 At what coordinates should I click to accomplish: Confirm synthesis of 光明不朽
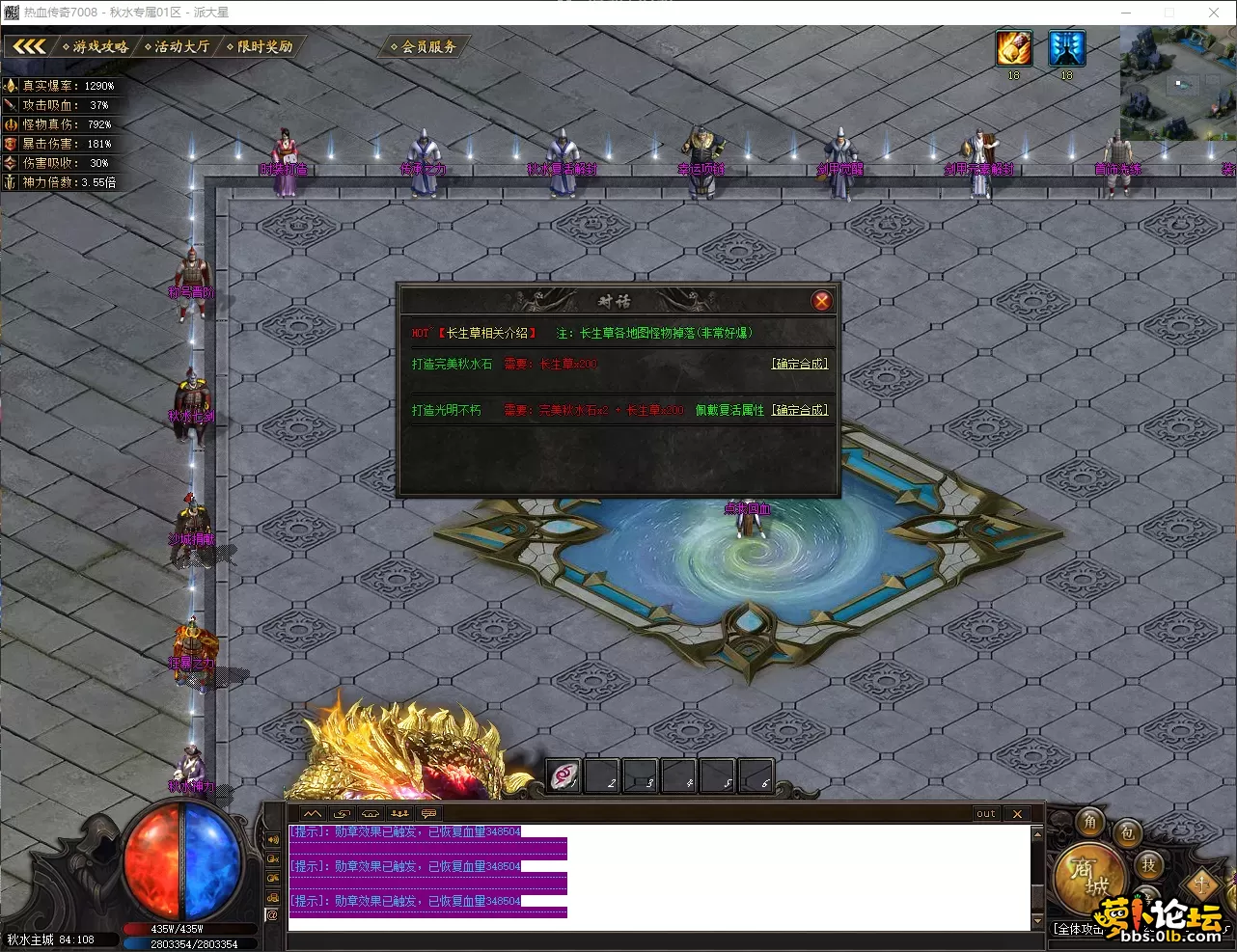(799, 410)
